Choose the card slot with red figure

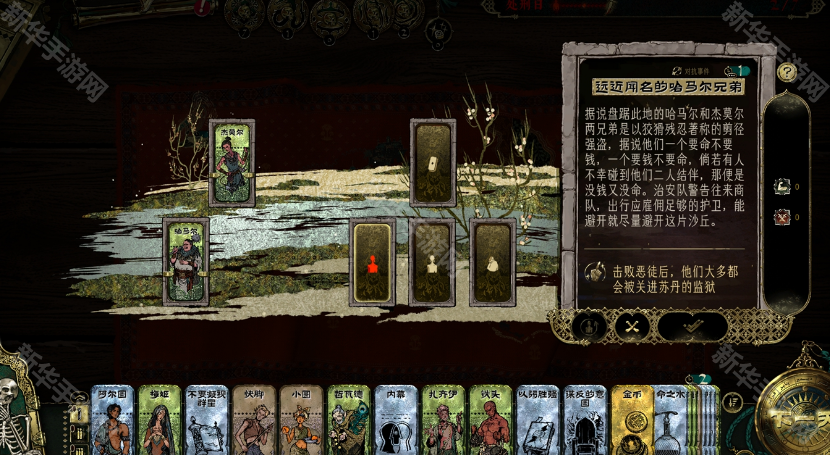(372, 262)
